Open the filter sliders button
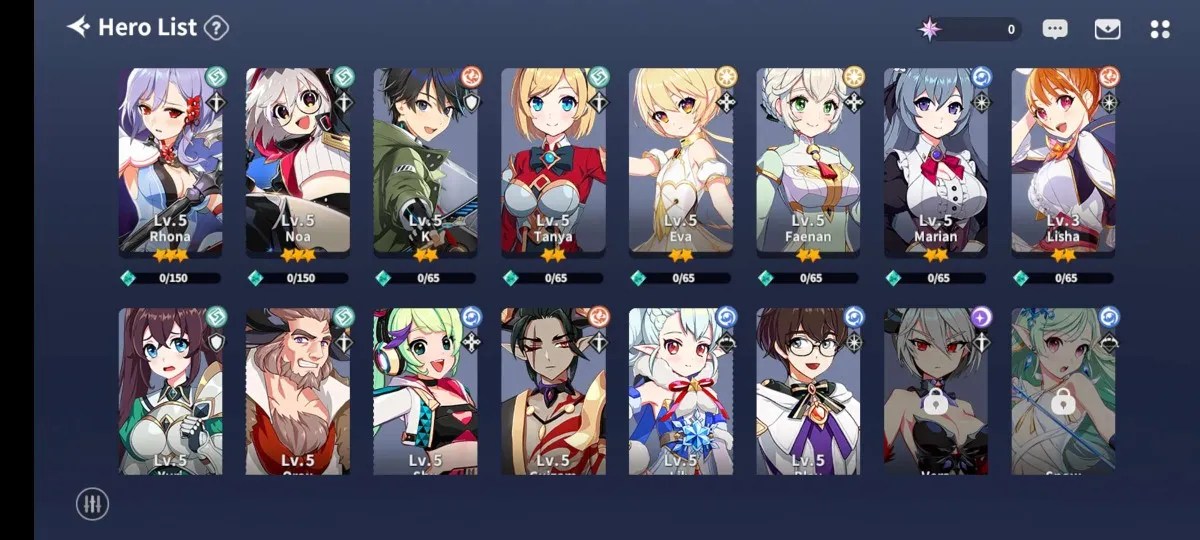Viewport: 1200px width, 540px height. click(x=92, y=504)
